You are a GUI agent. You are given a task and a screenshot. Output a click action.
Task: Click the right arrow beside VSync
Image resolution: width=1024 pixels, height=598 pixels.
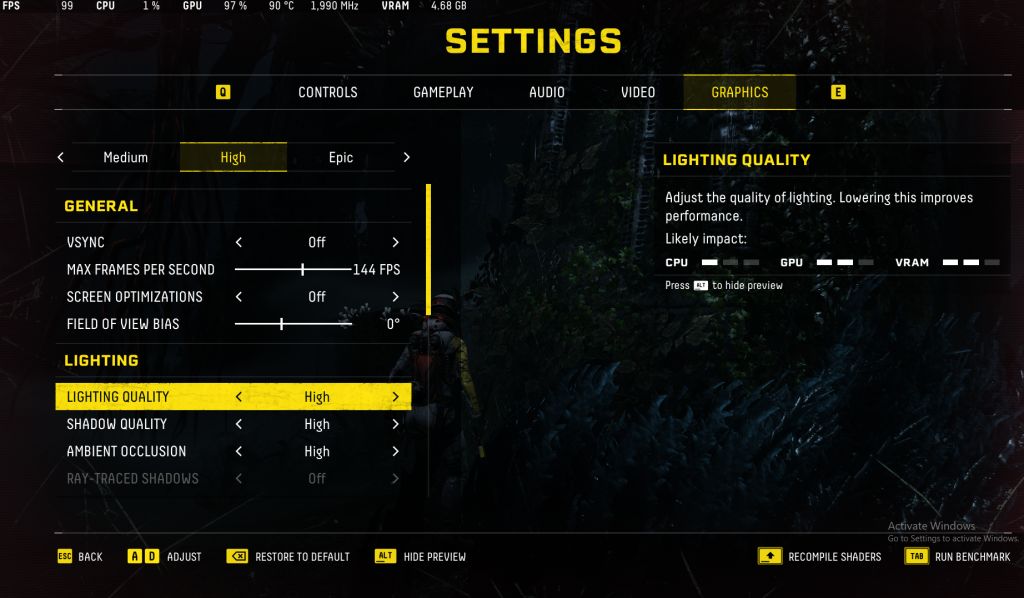coord(396,242)
